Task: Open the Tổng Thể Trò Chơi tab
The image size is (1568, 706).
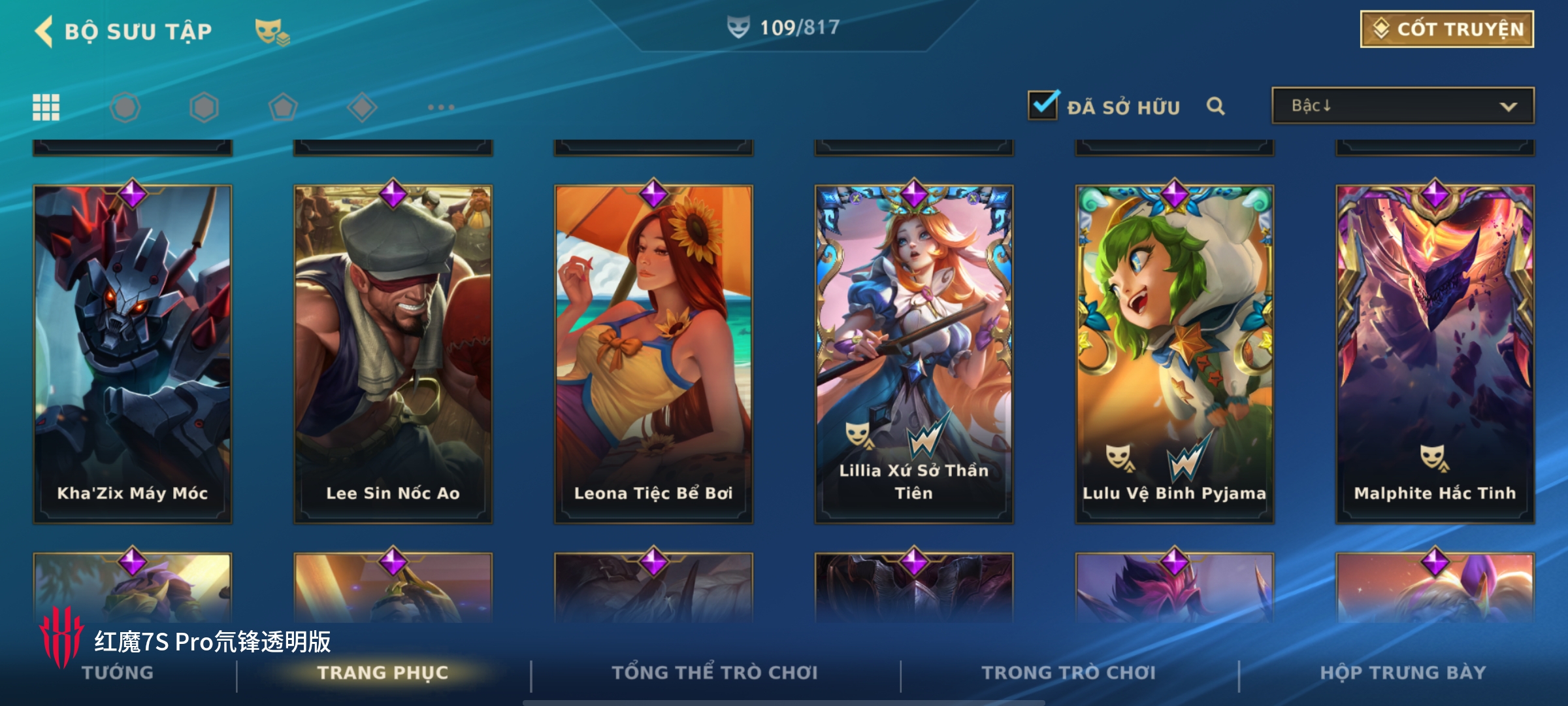Action: tap(715, 673)
